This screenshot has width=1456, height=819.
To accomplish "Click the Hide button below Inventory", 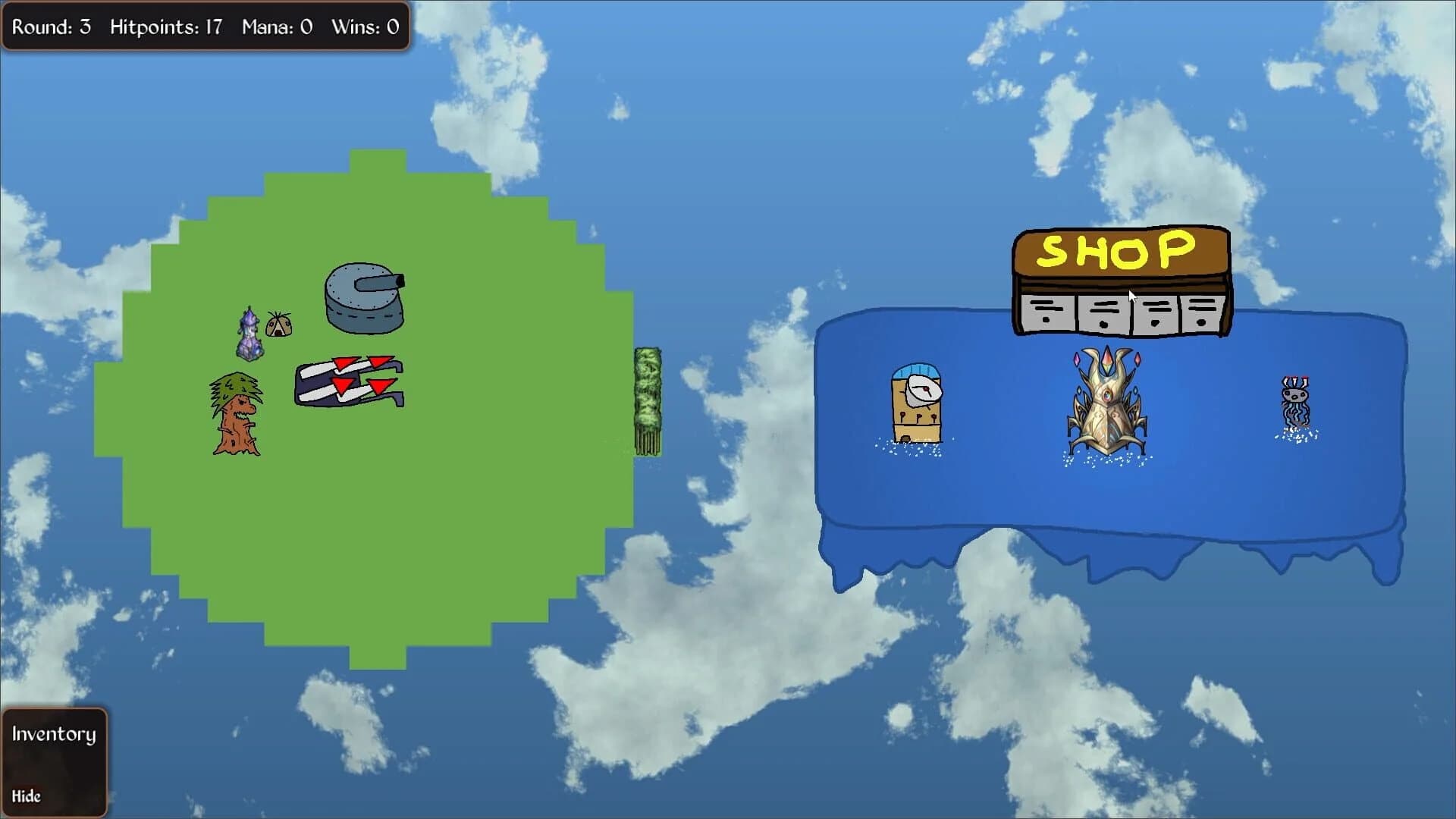I will [x=27, y=796].
